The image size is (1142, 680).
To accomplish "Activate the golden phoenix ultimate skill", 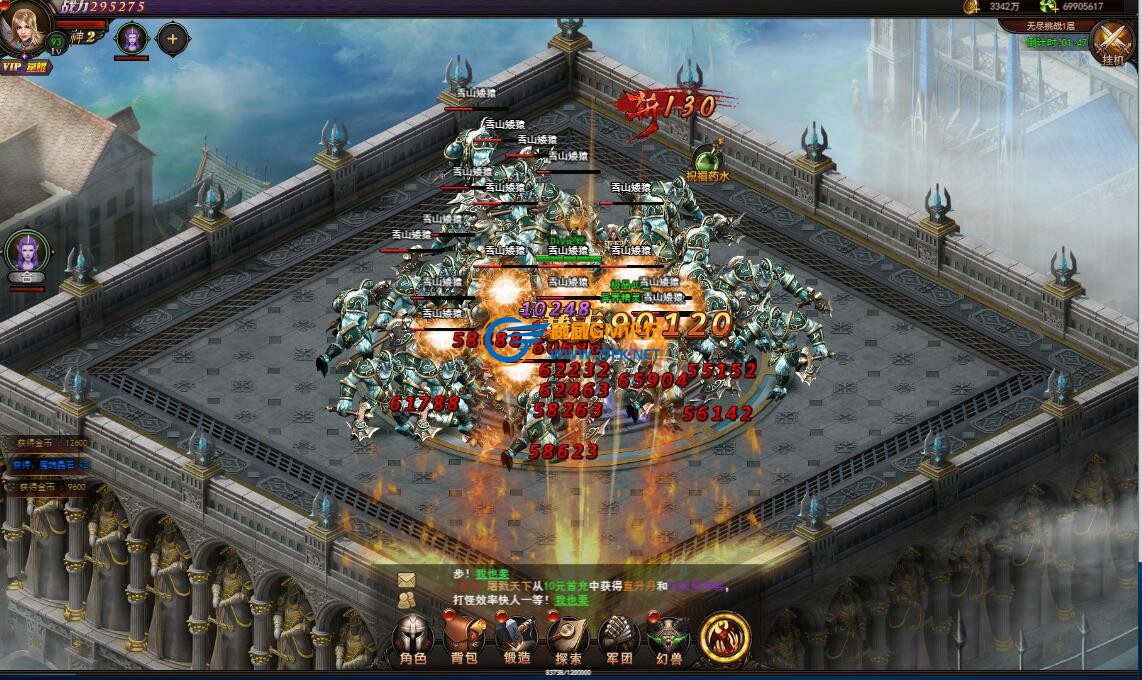I will 724,637.
